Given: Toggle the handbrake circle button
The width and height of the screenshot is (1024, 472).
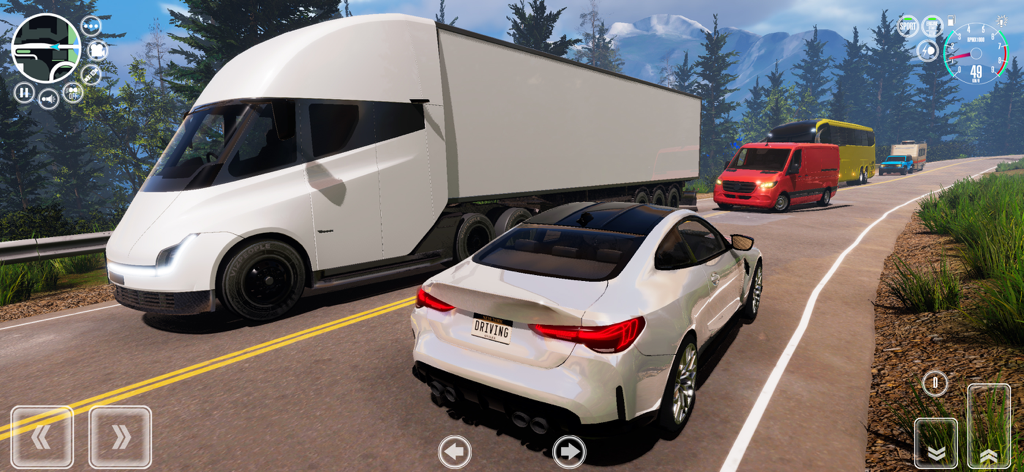Looking at the screenshot, I should tap(935, 382).
